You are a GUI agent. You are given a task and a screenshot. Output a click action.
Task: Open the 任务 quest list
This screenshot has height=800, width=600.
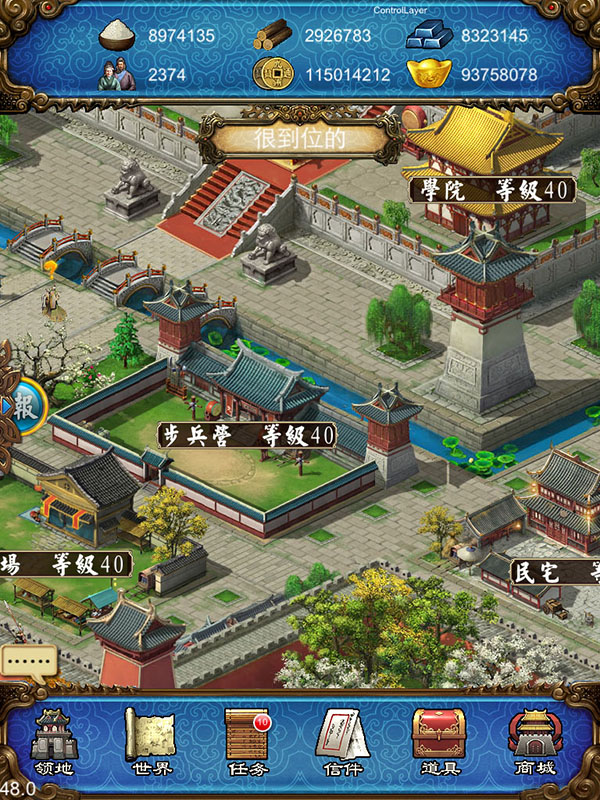pos(247,742)
